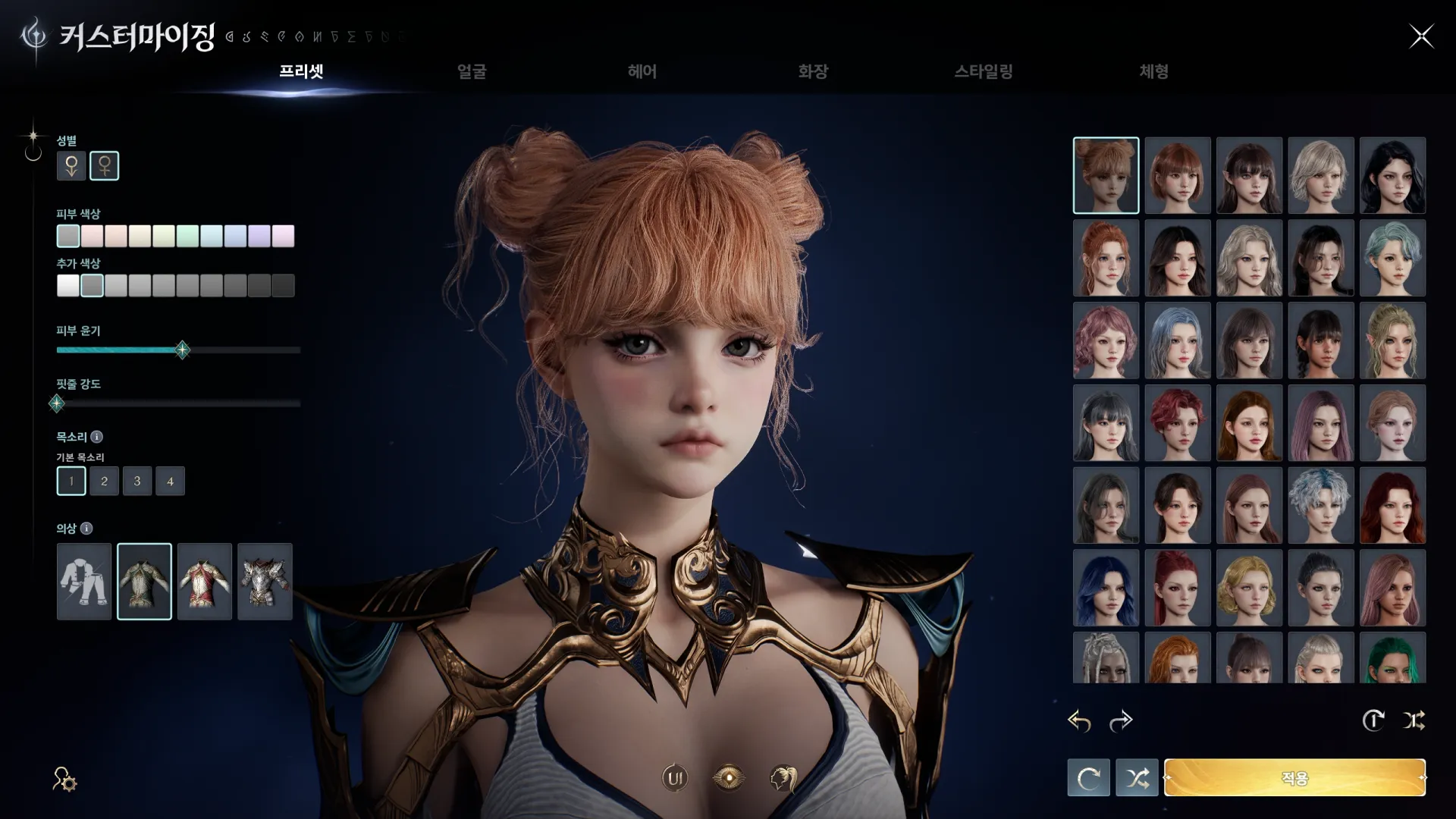Switch to the 얼굴 tab
1456x819 pixels.
471,71
